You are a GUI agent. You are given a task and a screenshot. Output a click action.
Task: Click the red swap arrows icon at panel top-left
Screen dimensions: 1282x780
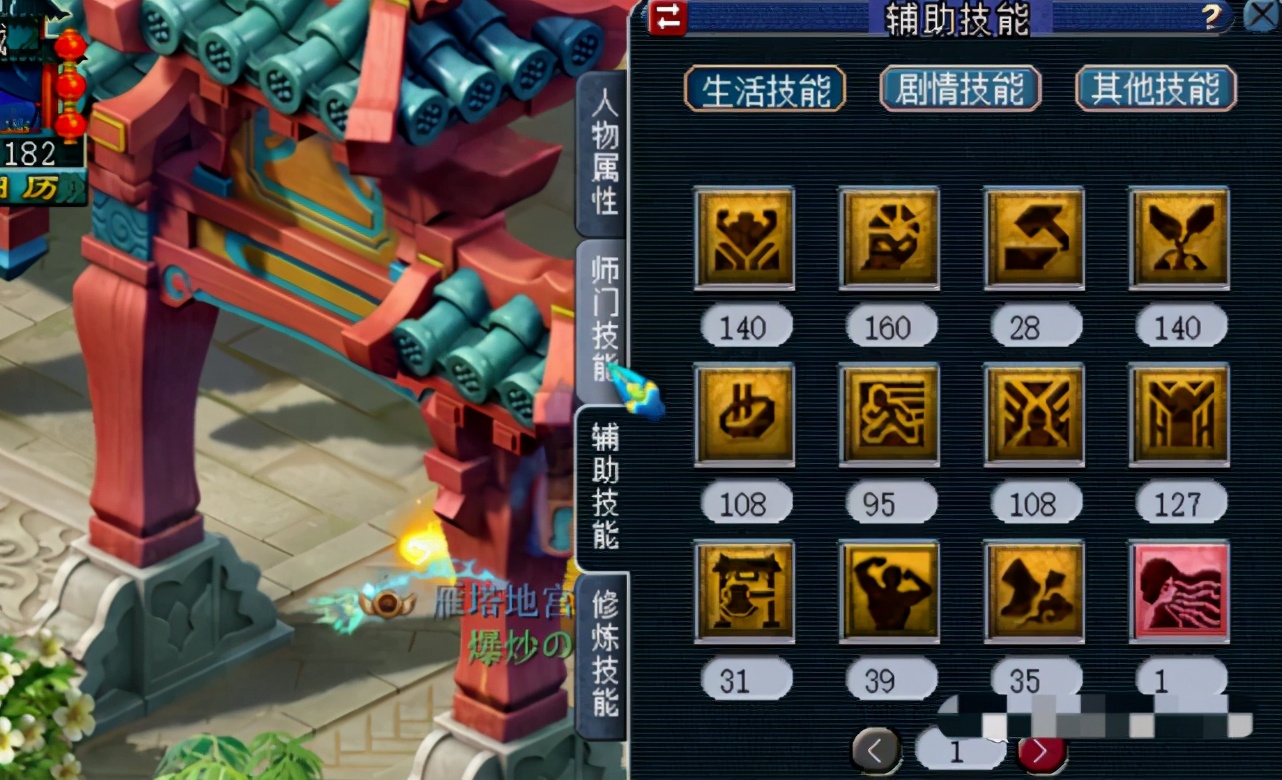click(x=668, y=18)
